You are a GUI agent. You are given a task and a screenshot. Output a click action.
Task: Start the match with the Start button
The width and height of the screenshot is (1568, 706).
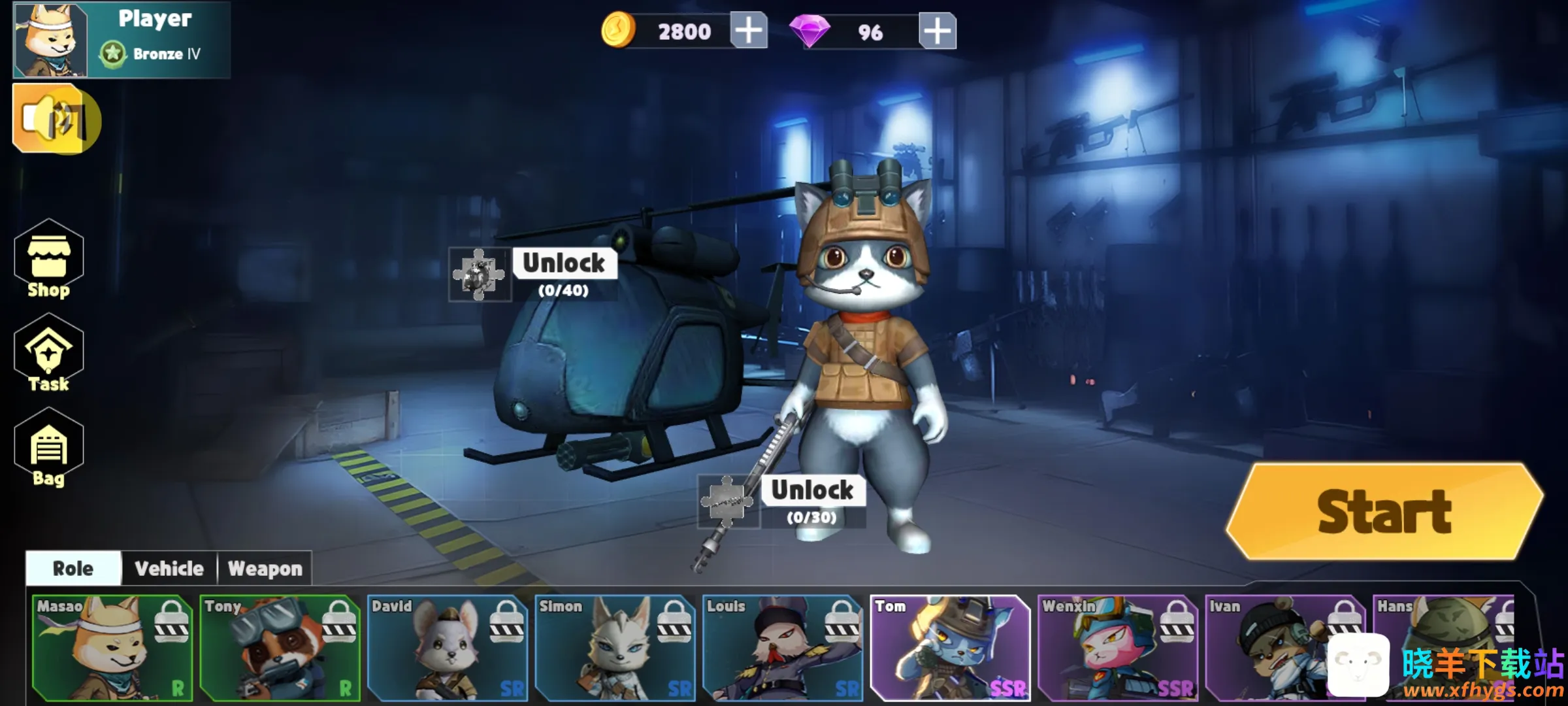(1384, 512)
